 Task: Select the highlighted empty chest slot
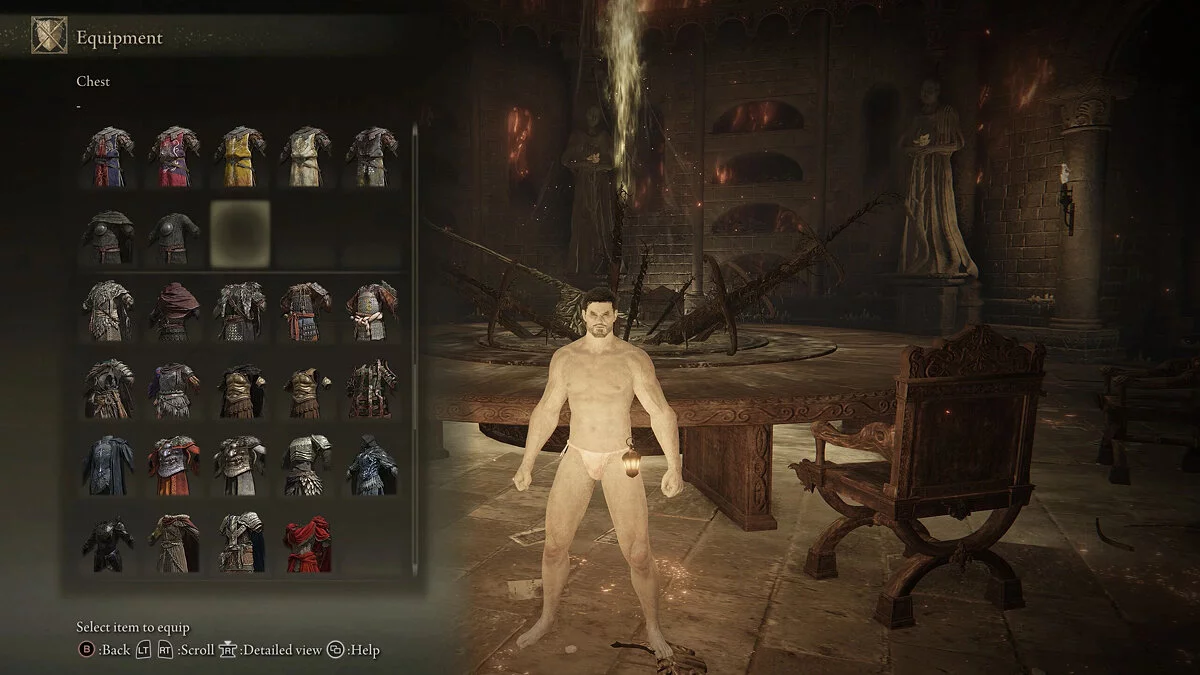point(239,233)
